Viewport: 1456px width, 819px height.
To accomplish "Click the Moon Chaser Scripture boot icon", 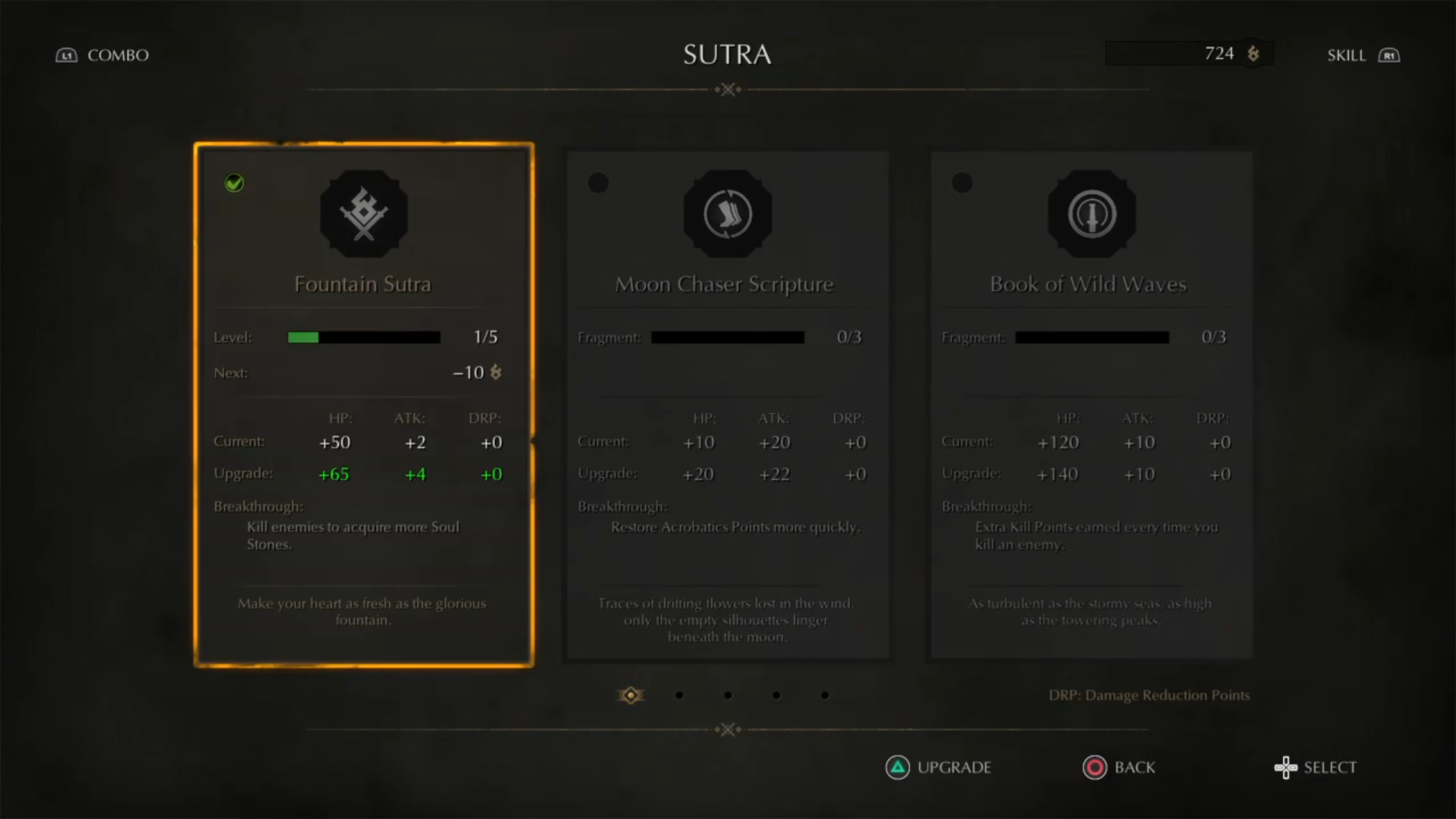I will pyautogui.click(x=727, y=214).
